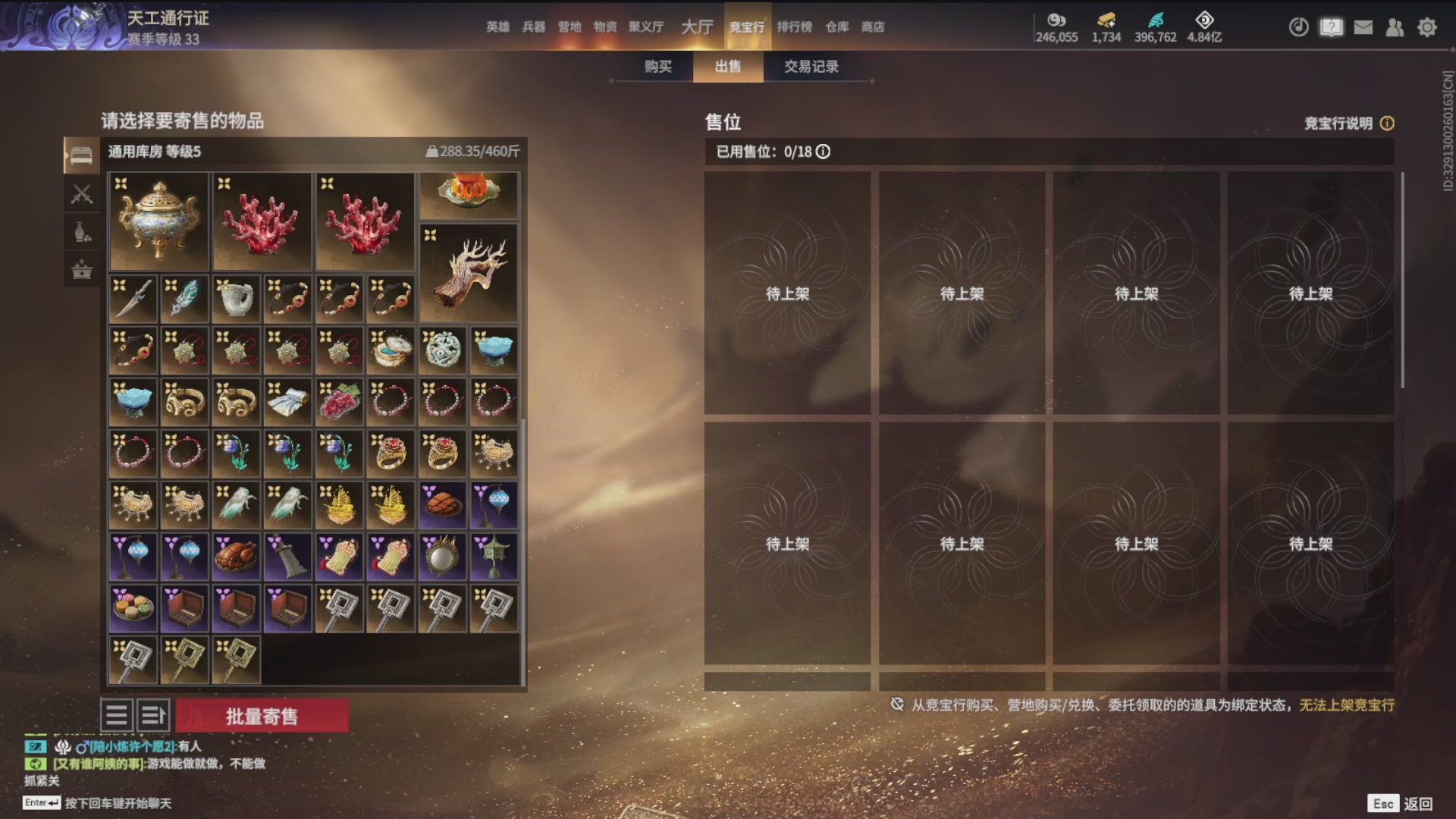Open the glowing guide book icon top right
Viewport: 1456px width, 819px height.
coord(1331,27)
